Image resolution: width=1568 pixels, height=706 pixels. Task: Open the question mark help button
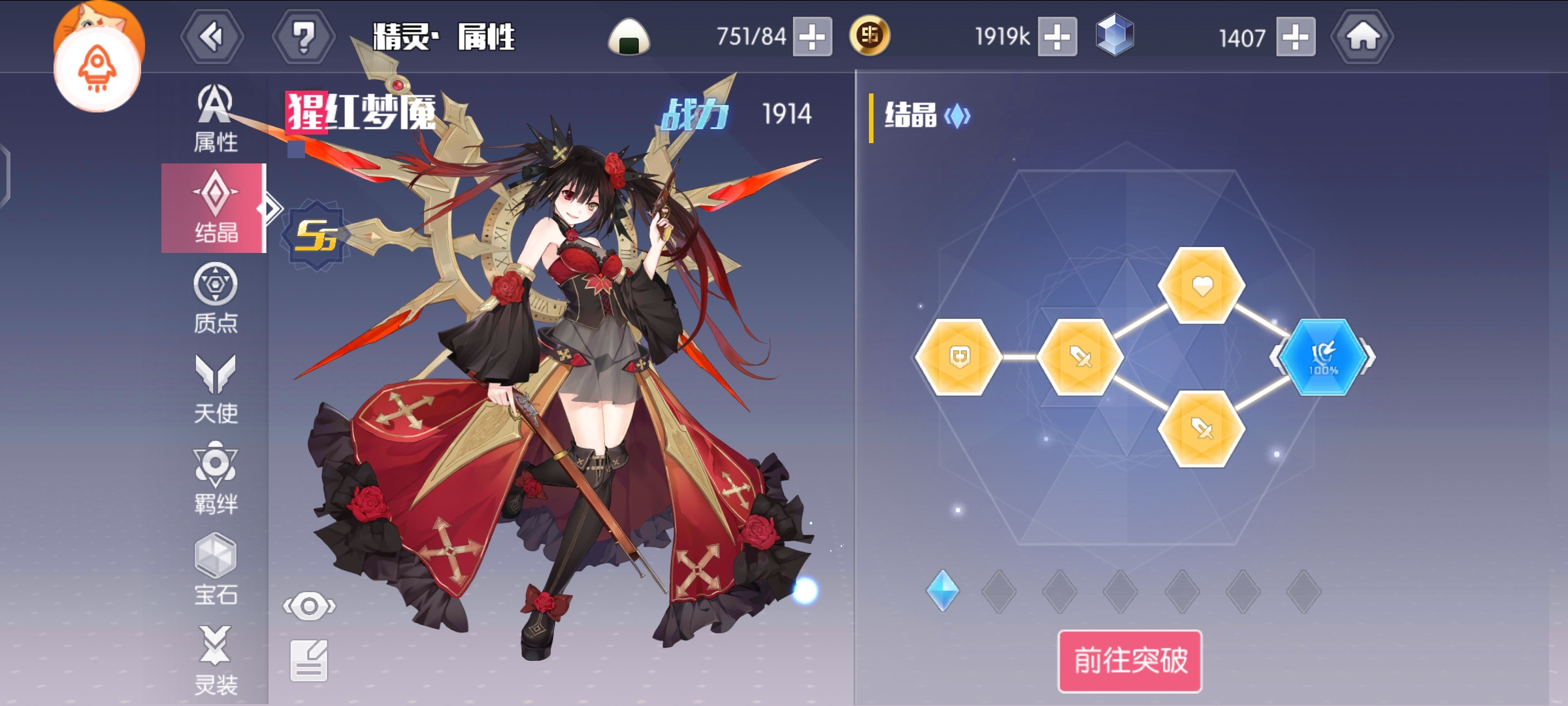pyautogui.click(x=303, y=37)
